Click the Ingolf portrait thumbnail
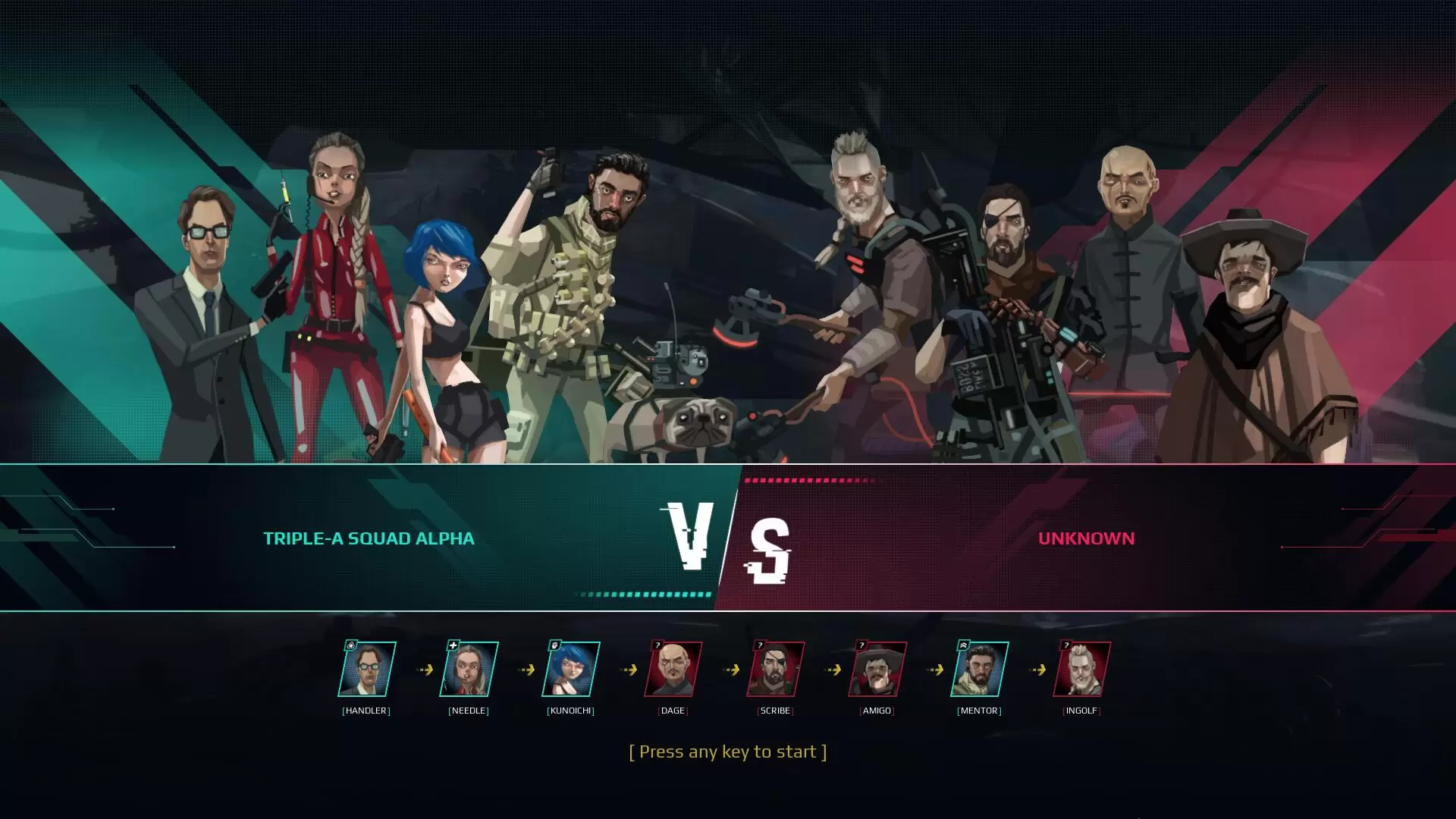Screen dimensions: 1456x819 click(1082, 669)
